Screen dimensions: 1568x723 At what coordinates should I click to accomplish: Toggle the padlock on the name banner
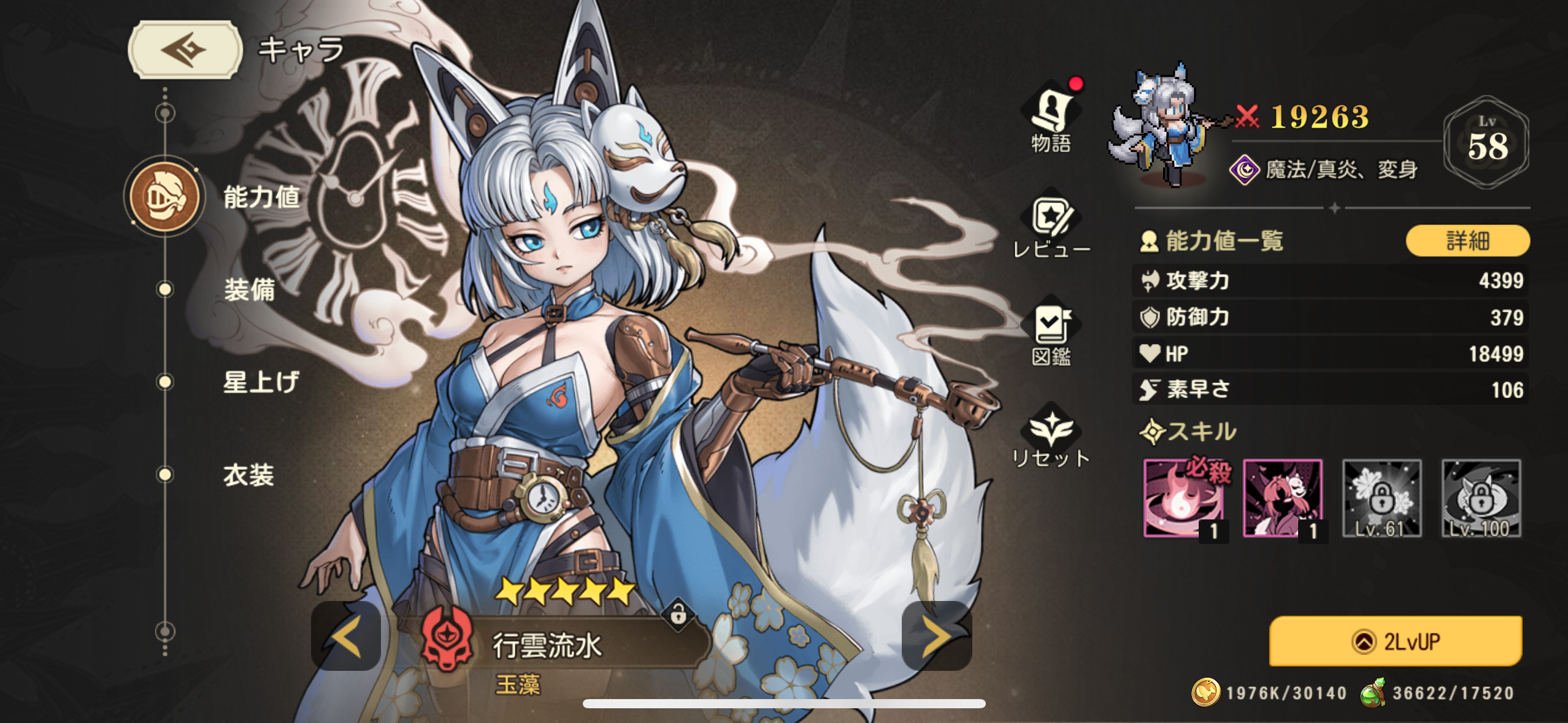678,613
